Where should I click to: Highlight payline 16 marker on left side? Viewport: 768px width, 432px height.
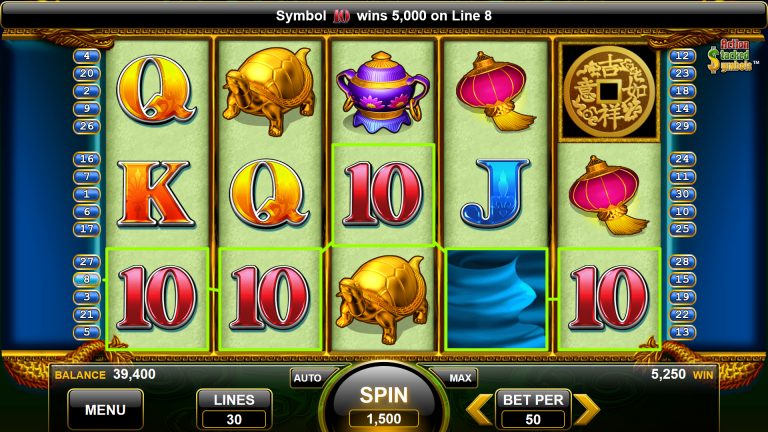(x=86, y=159)
